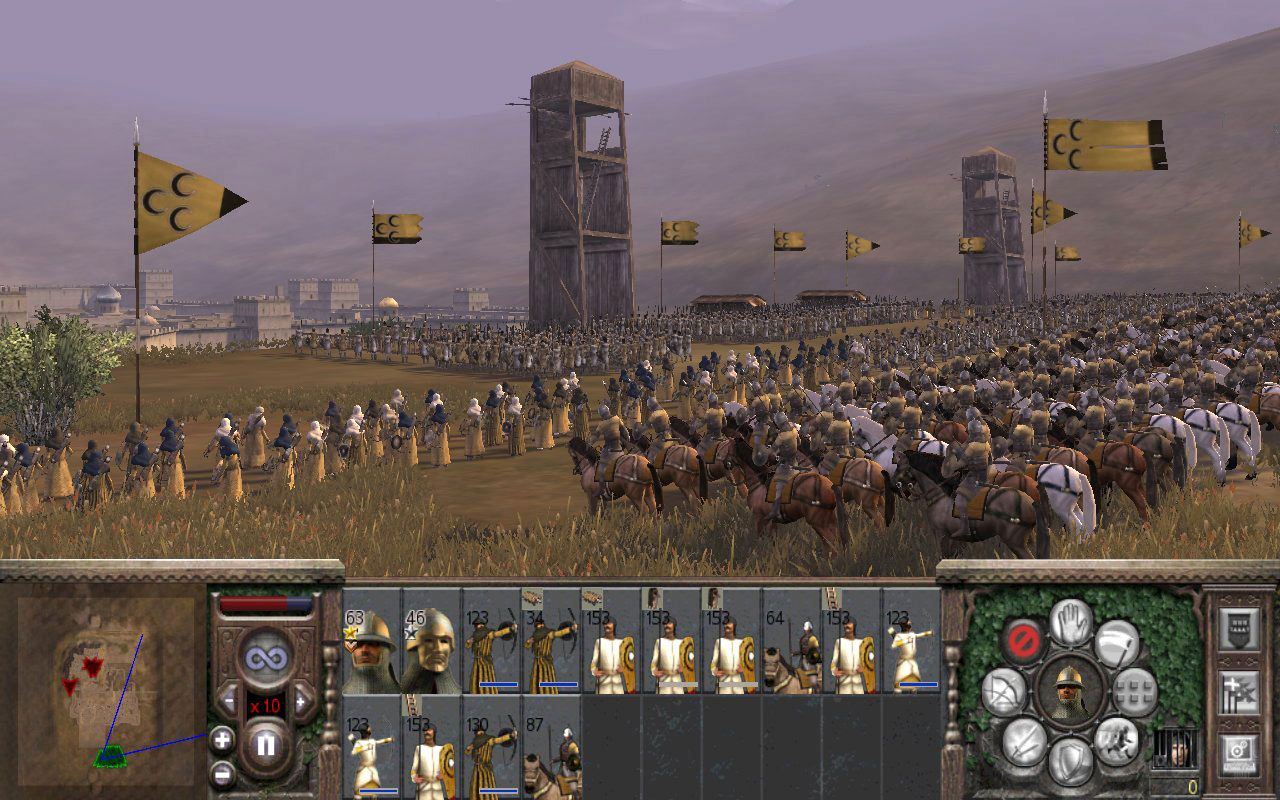Toggle the bow and arrow command button
Viewport: 1280px width, 800px height.
tap(1005, 692)
